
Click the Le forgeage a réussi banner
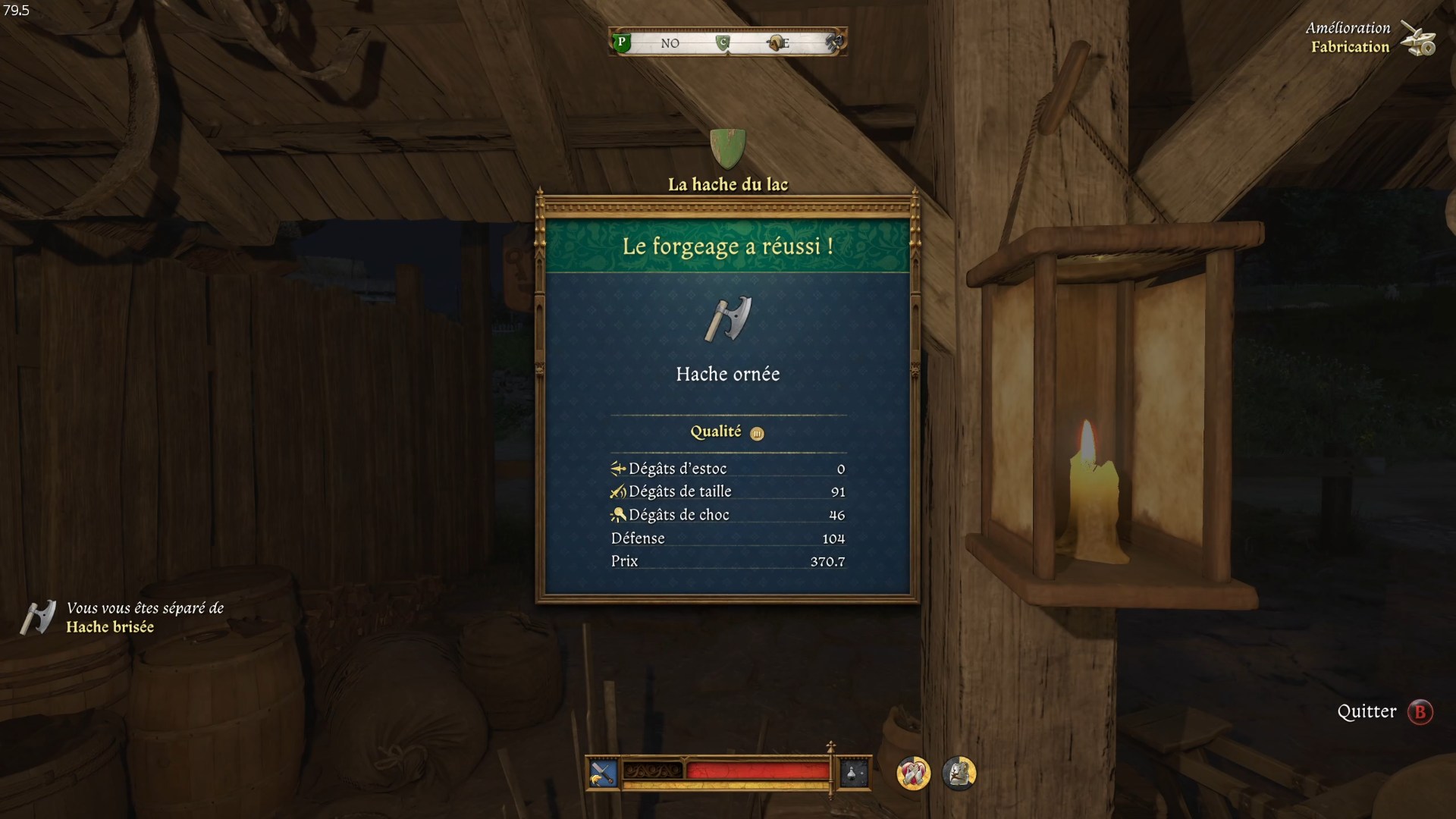tap(726, 244)
